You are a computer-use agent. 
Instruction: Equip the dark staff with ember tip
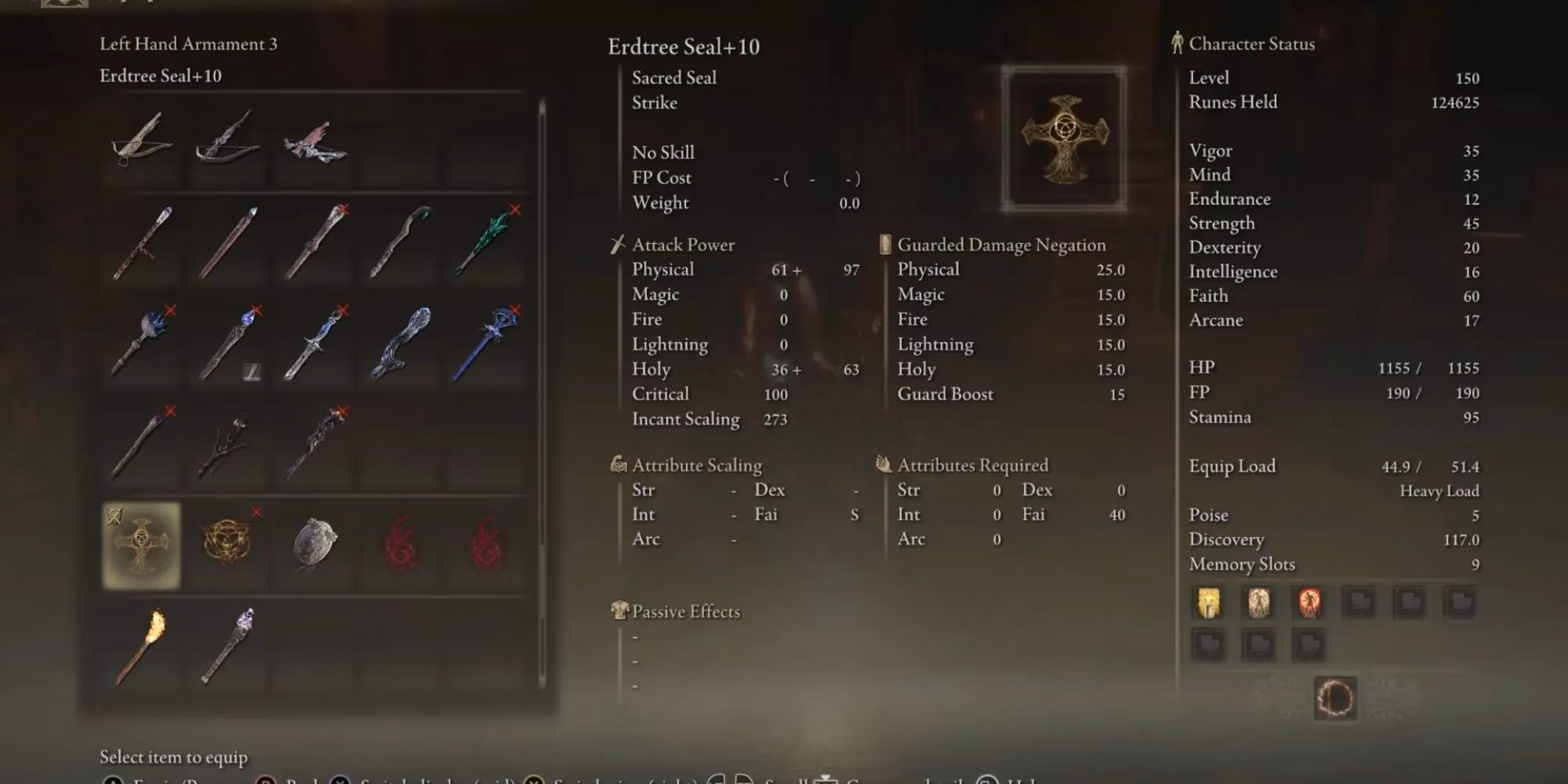click(142, 445)
